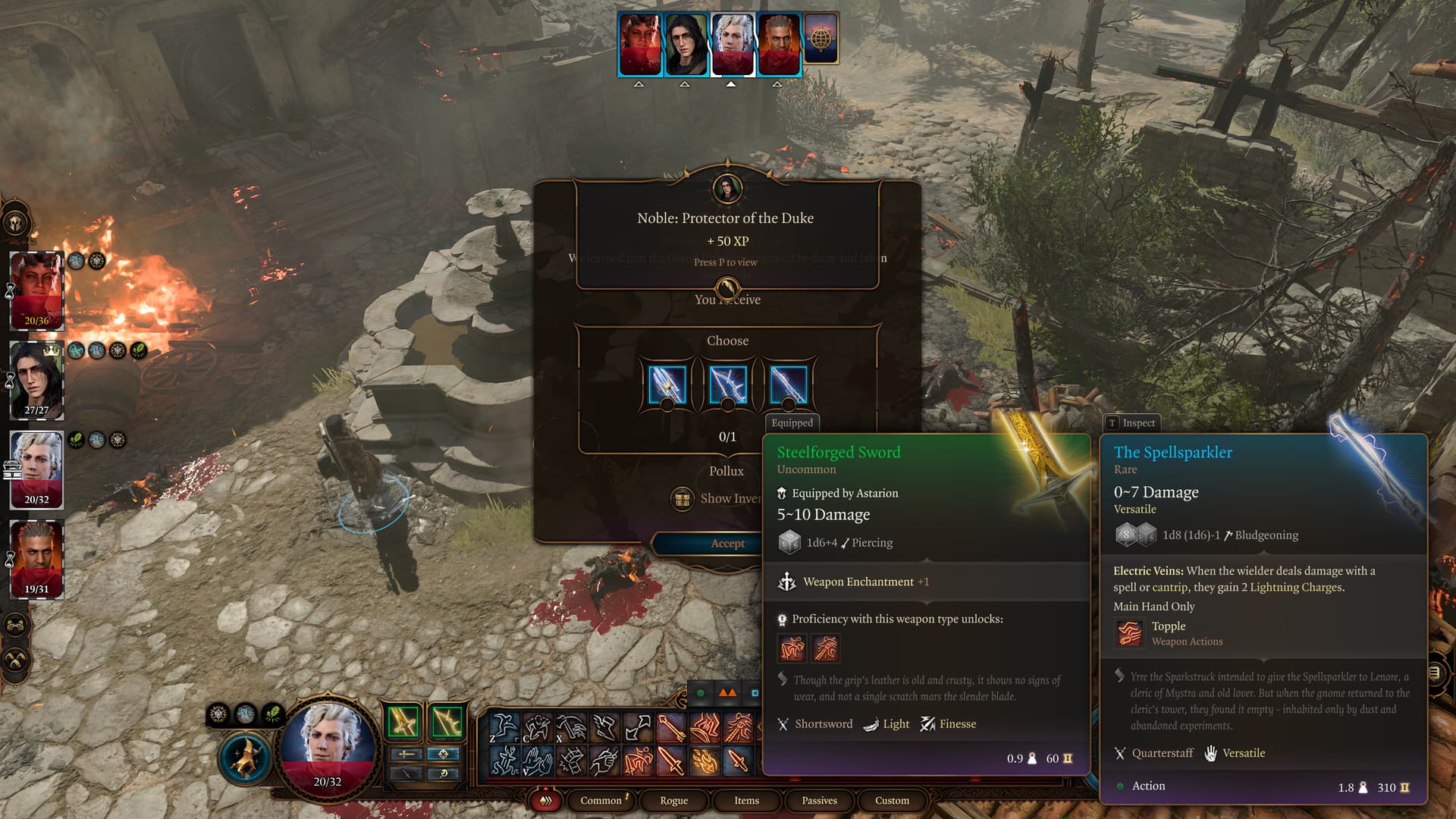Use the flaming orange hotbar ability
The image size is (1456, 819).
(x=704, y=761)
